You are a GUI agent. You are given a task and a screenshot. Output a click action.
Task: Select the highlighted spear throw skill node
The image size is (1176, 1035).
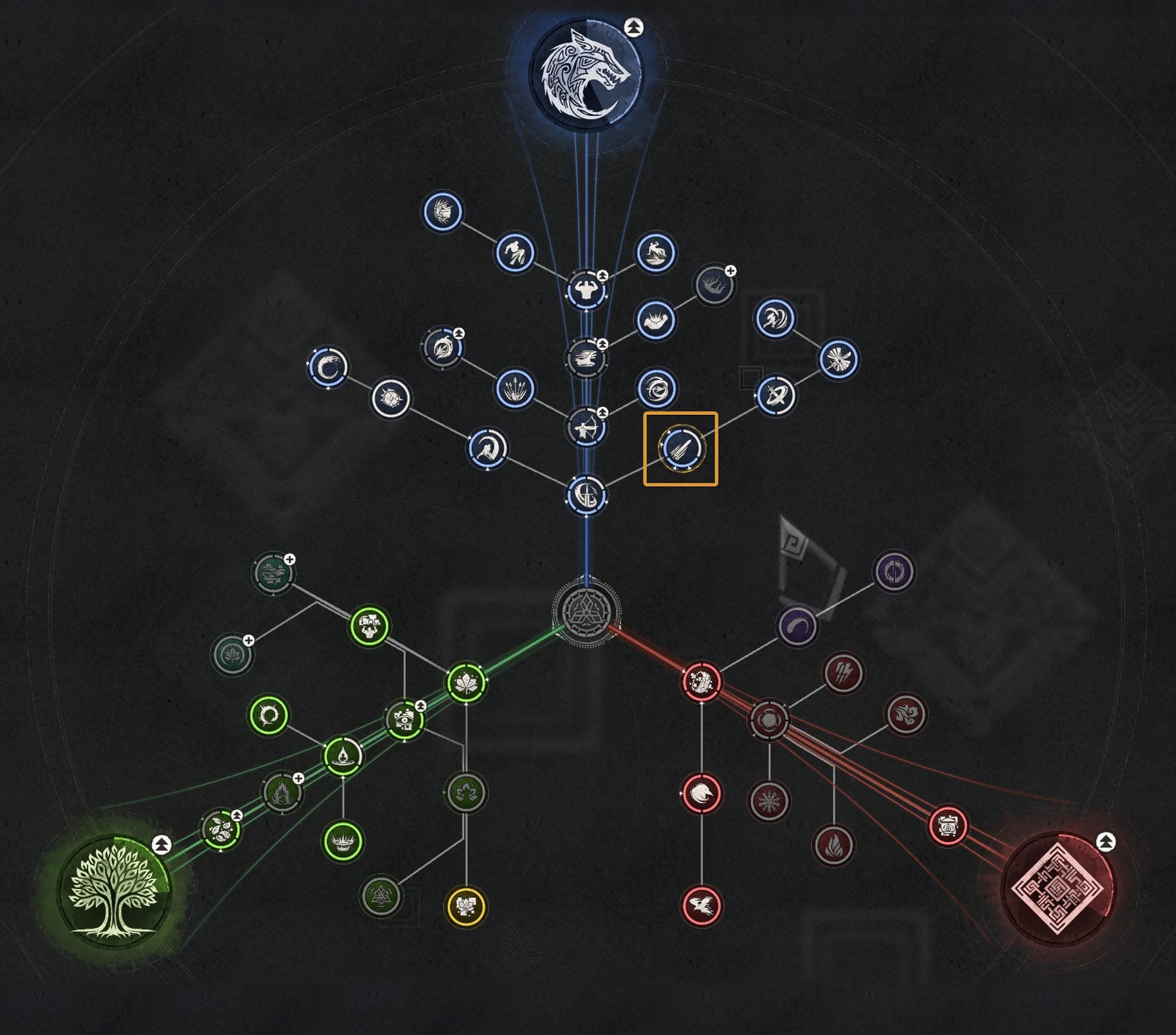681,448
